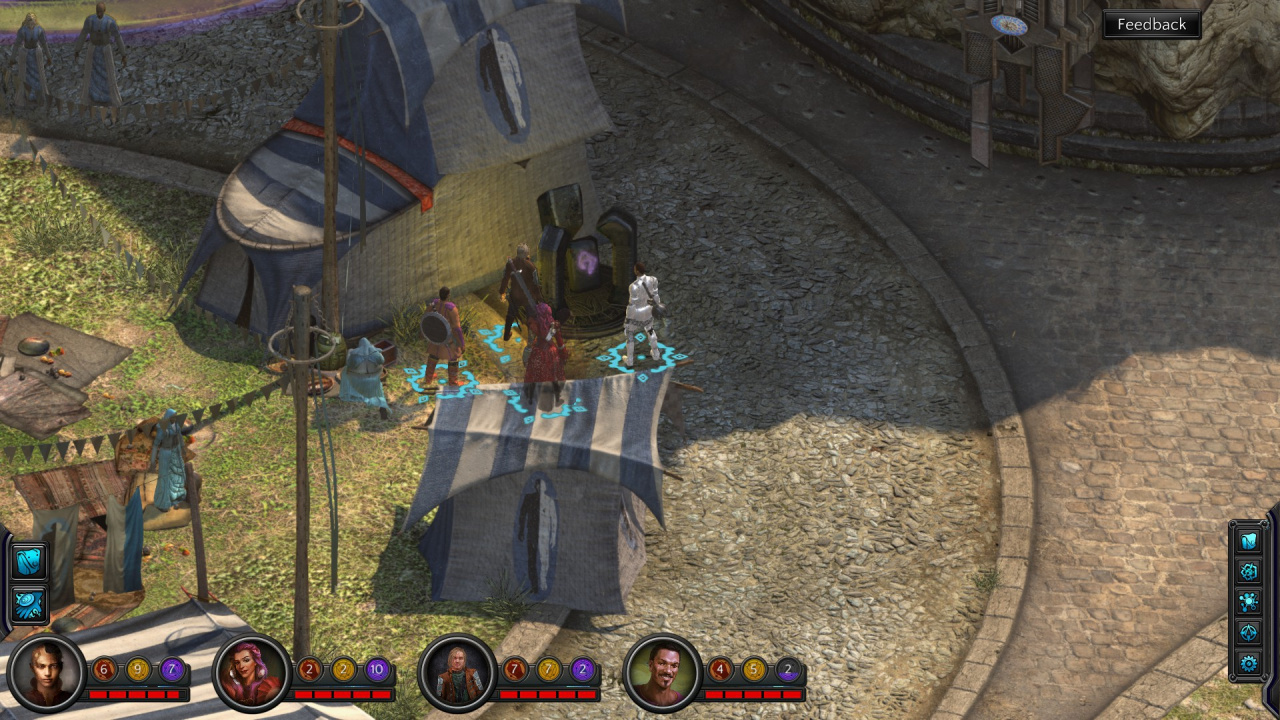The height and width of the screenshot is (720, 1280).
Task: Open the satchel inventory icon
Action: pos(29,561)
